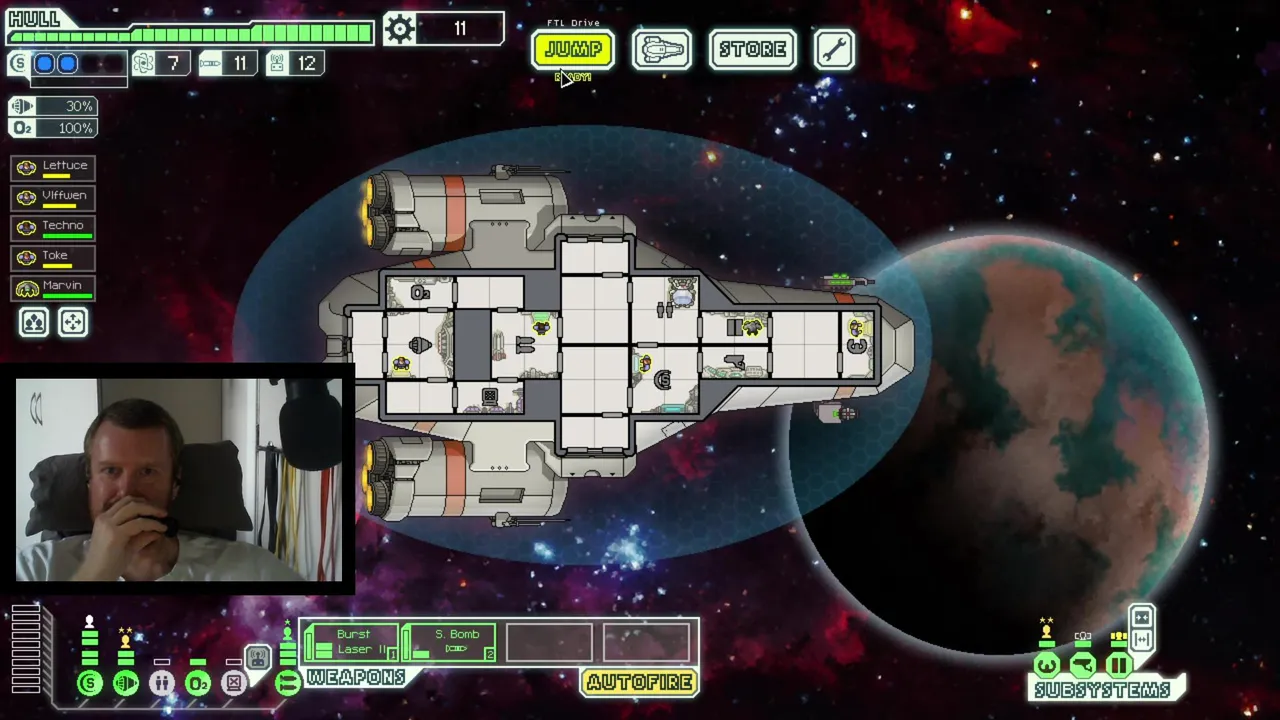1280x720 pixels.
Task: Select Marvin from the crew list
Action: point(54,288)
